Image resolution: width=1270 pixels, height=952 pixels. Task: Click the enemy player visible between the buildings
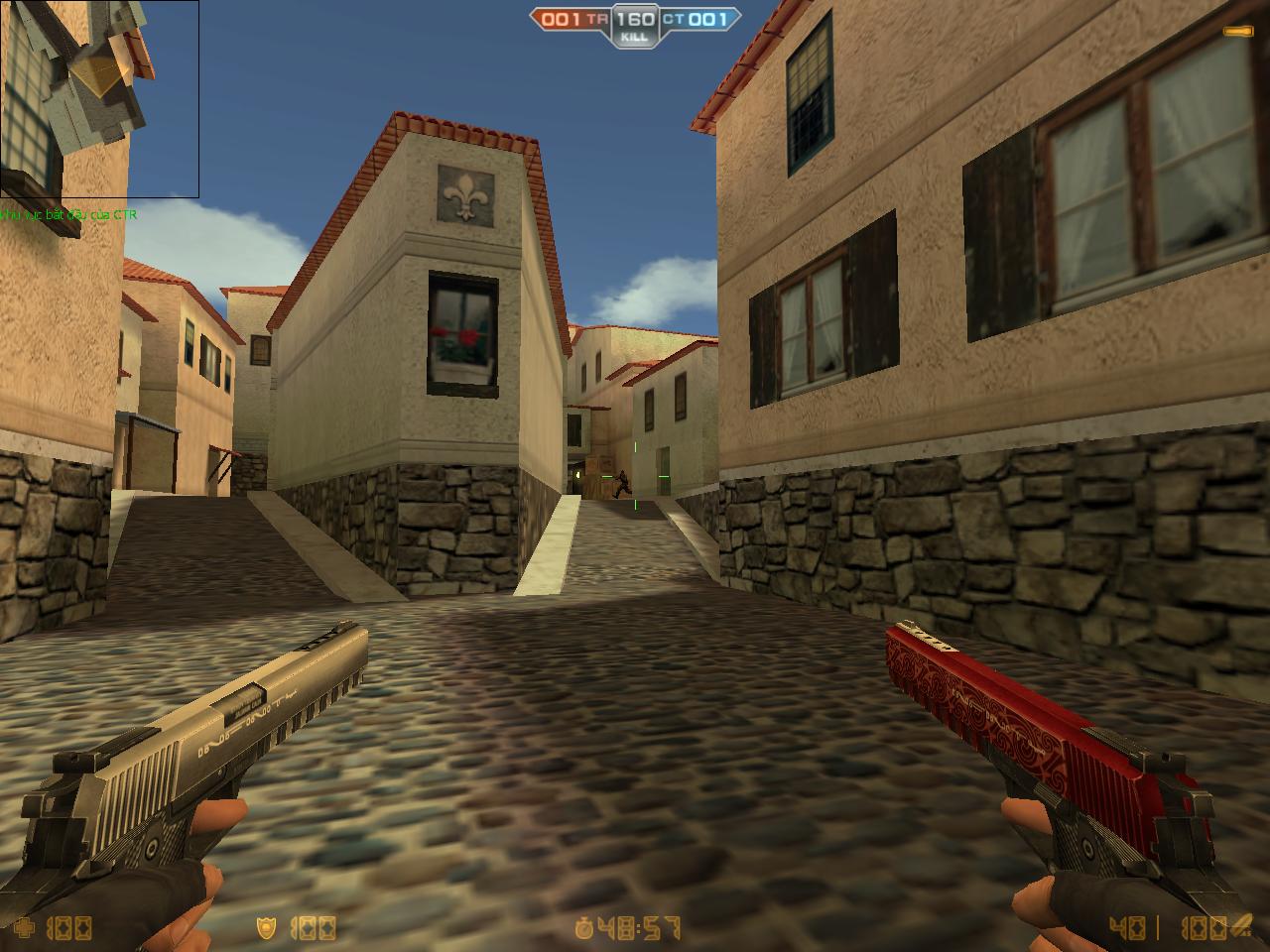click(x=622, y=483)
